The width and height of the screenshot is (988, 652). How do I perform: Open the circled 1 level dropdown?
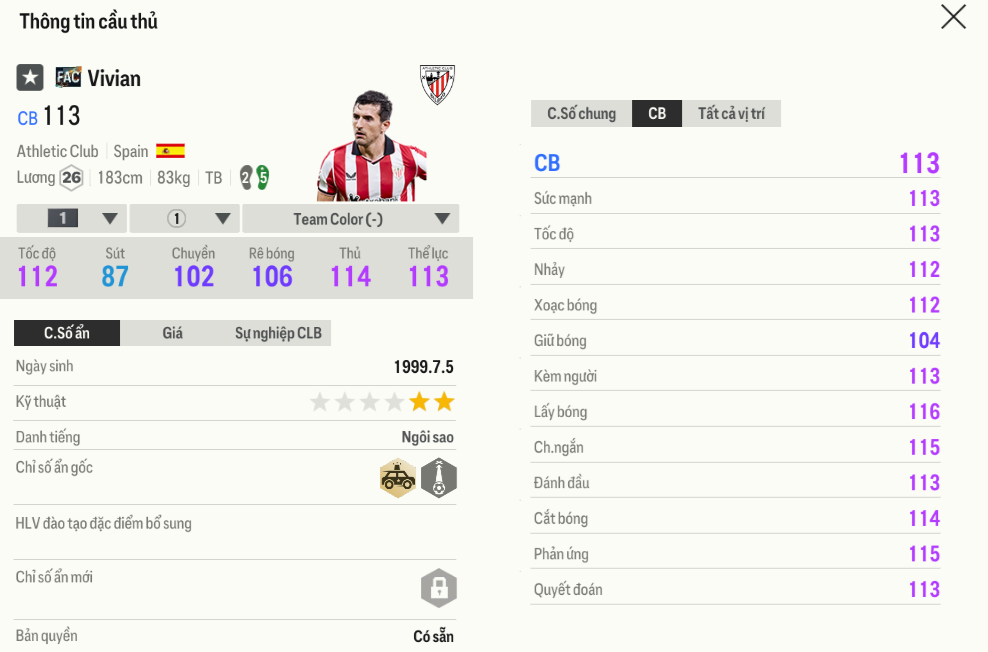[x=185, y=219]
